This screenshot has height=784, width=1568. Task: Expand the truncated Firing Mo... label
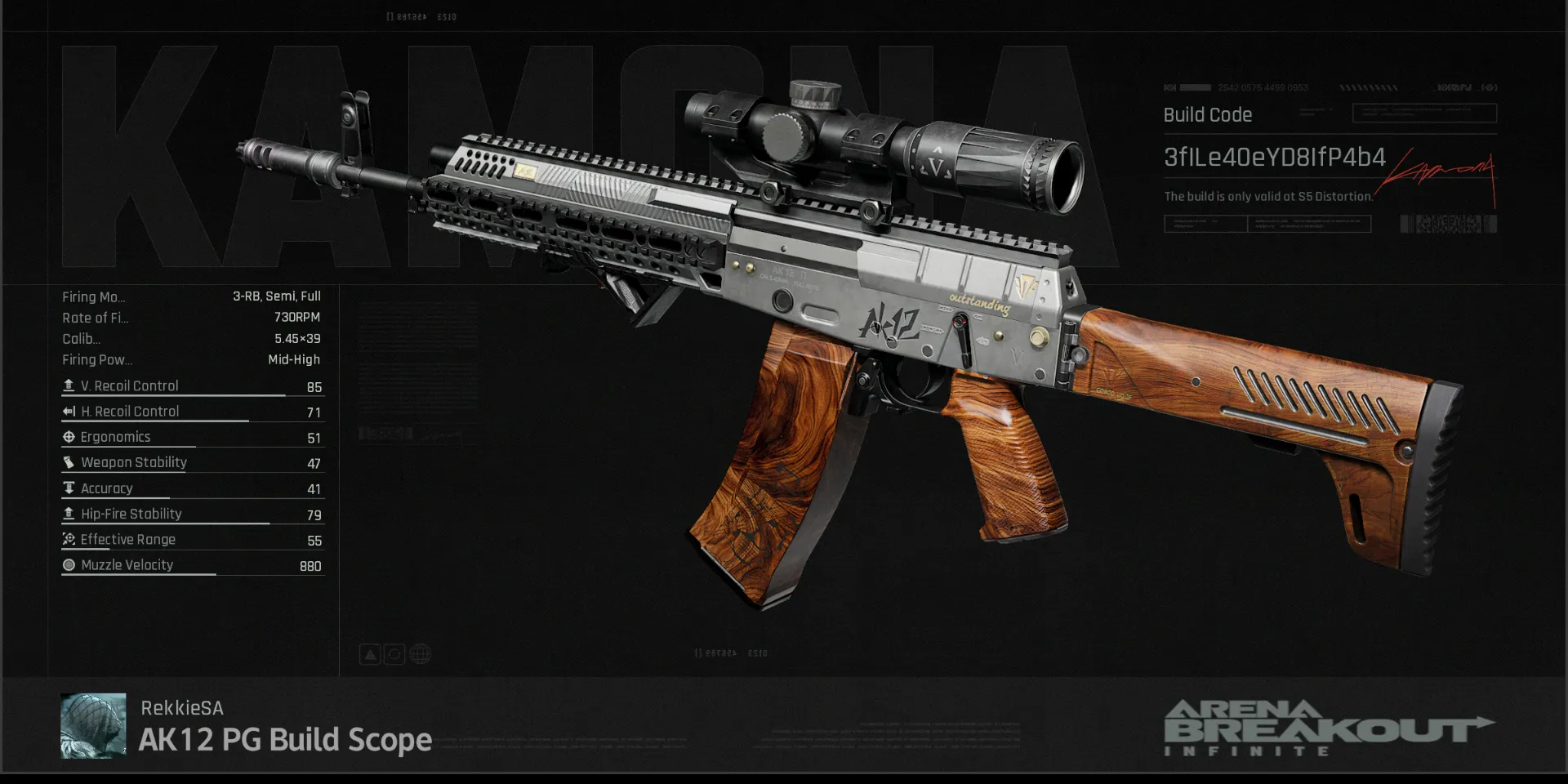pos(92,296)
